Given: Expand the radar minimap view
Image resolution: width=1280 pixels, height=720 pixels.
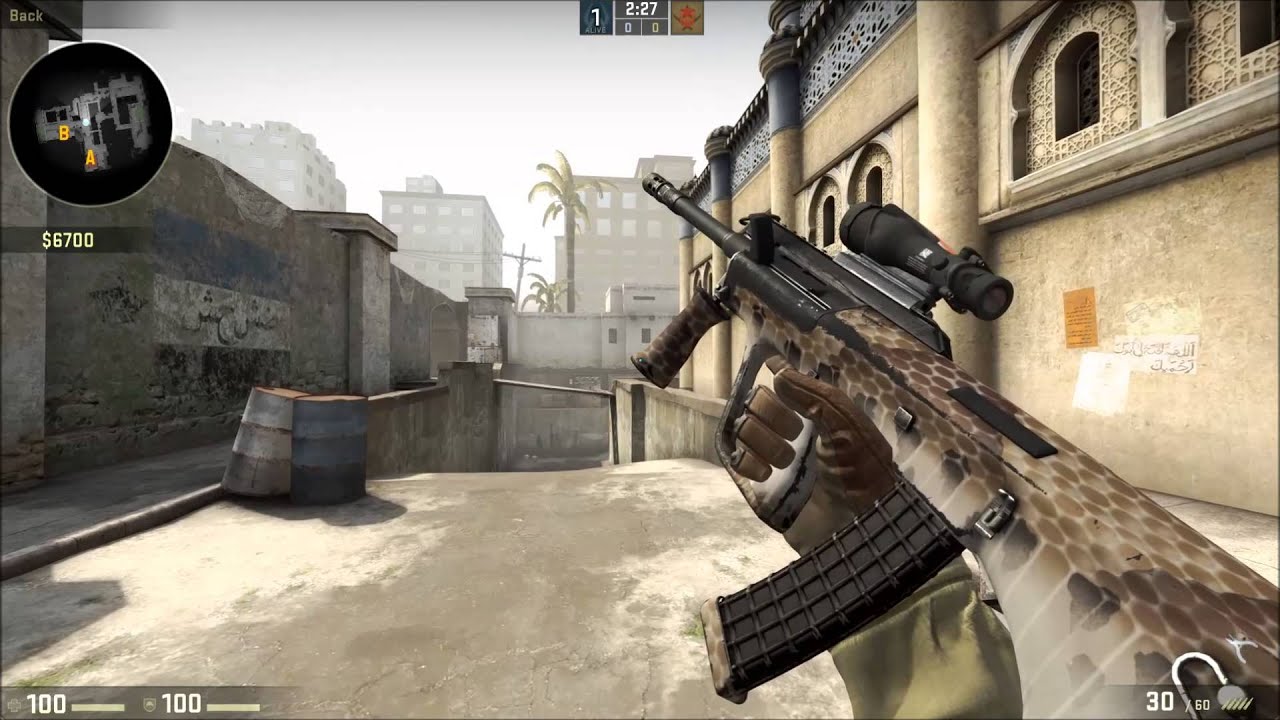Looking at the screenshot, I should 92,122.
